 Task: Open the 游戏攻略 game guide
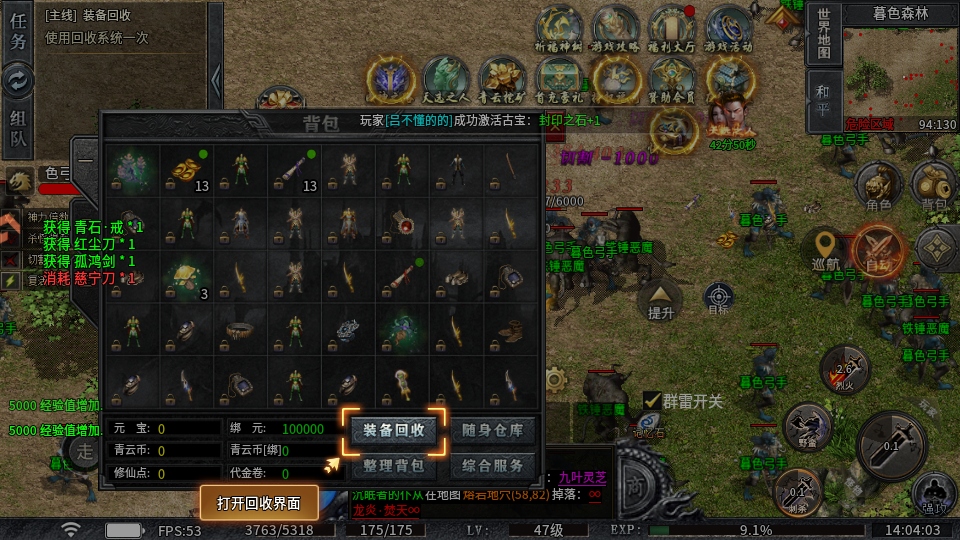[615, 30]
